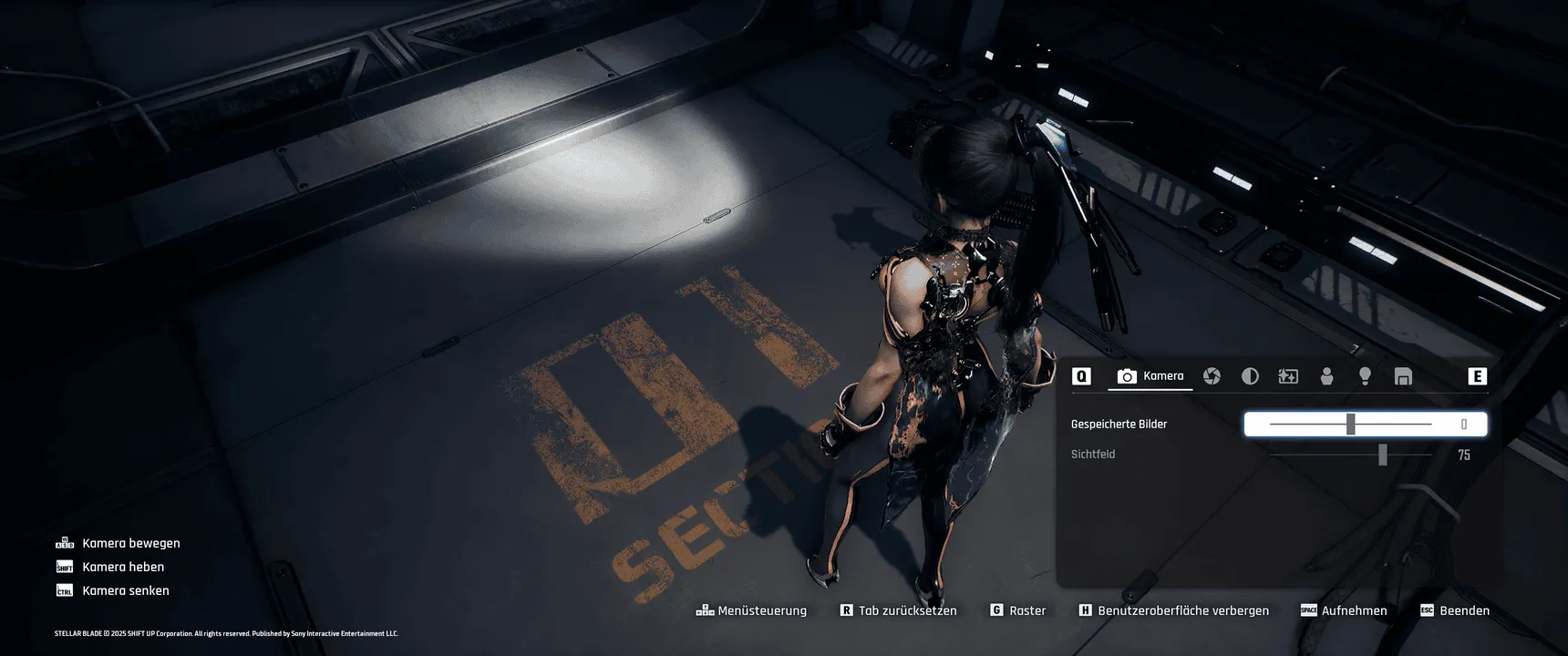The image size is (1568, 656).
Task: Click the Gespeicherte Bilder value field
Action: pos(1464,424)
